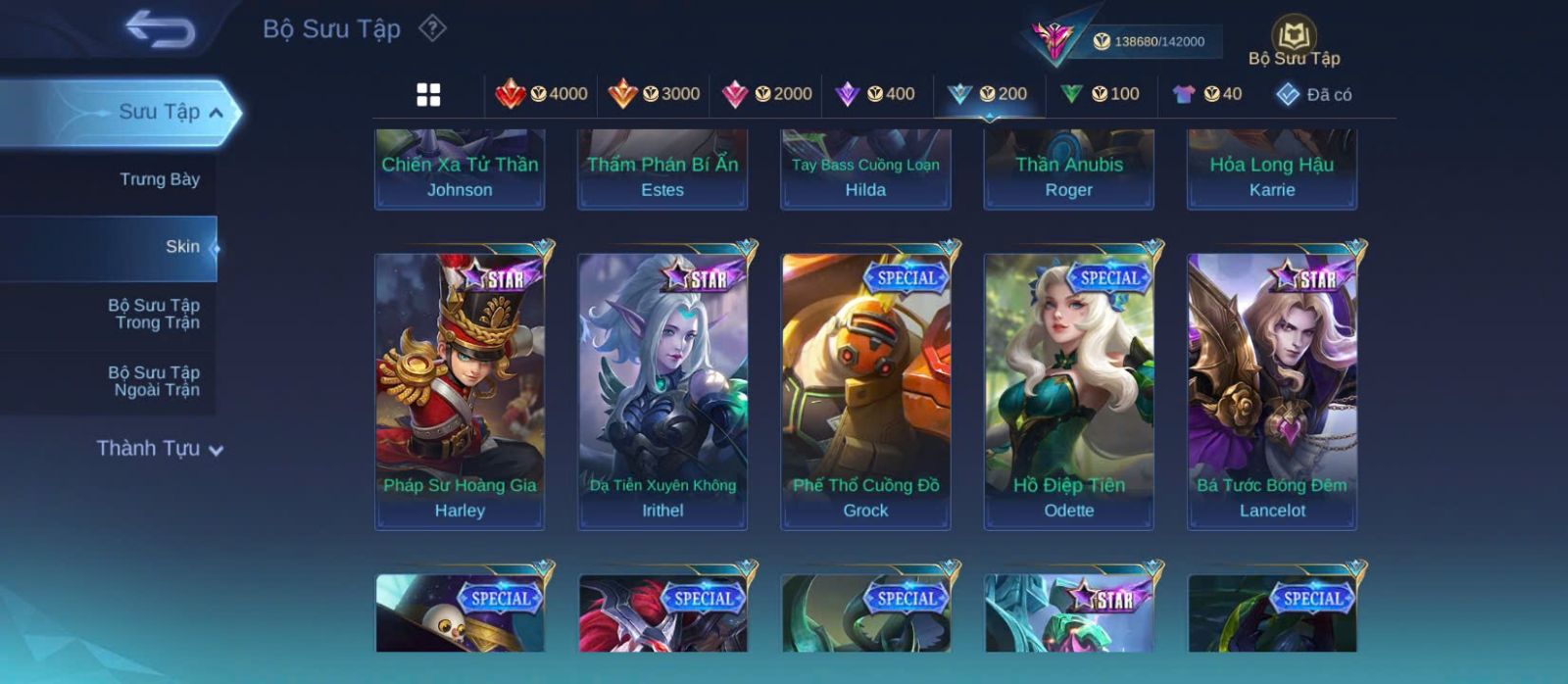Select the Skin menu entry

pos(182,247)
